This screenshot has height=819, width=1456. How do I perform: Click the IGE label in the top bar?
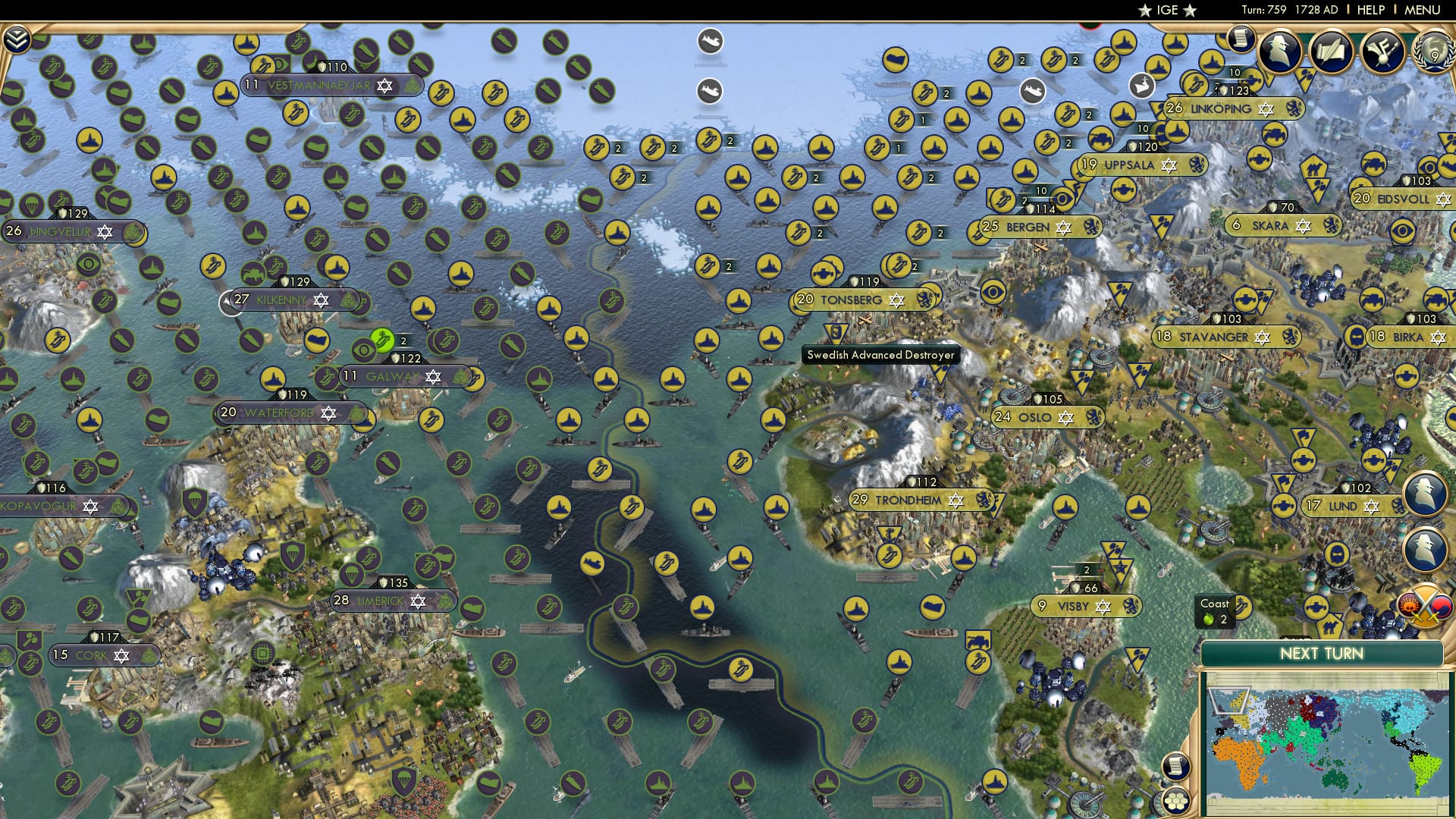click(x=1168, y=11)
